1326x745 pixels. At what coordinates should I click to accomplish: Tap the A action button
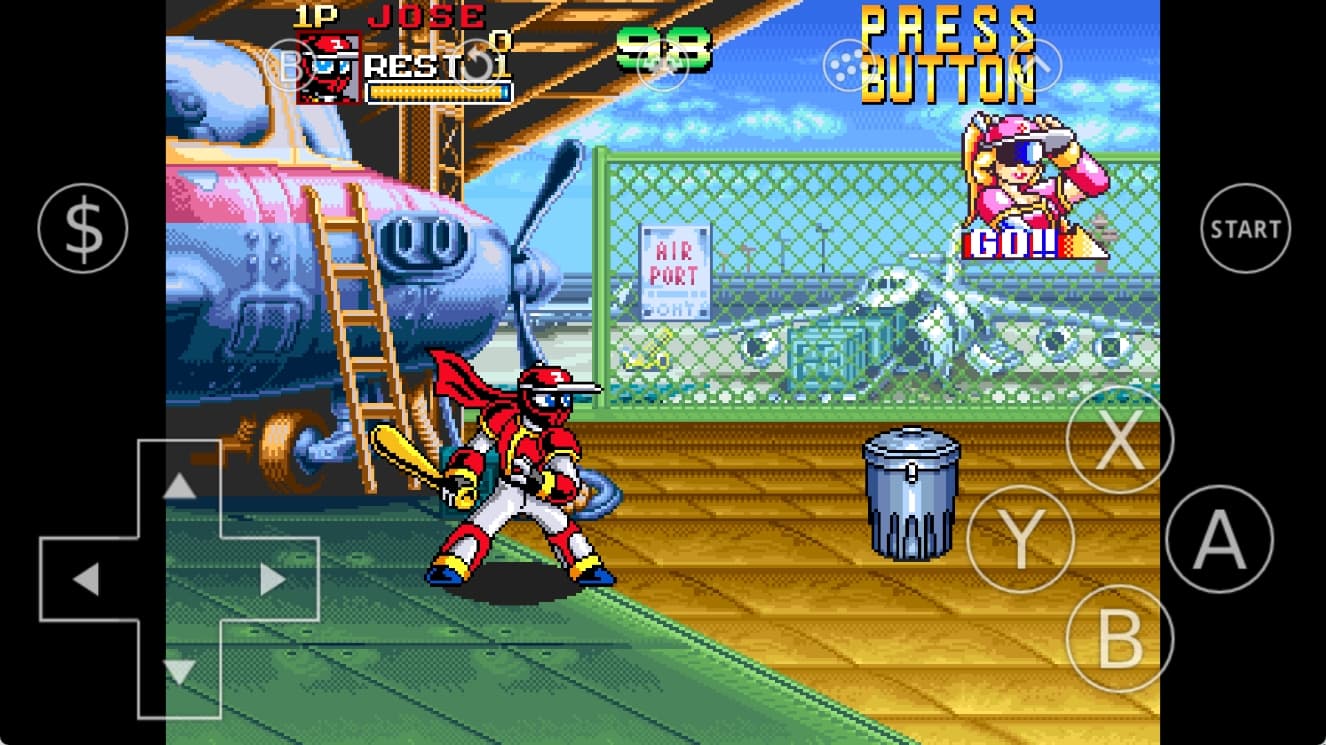point(1219,539)
